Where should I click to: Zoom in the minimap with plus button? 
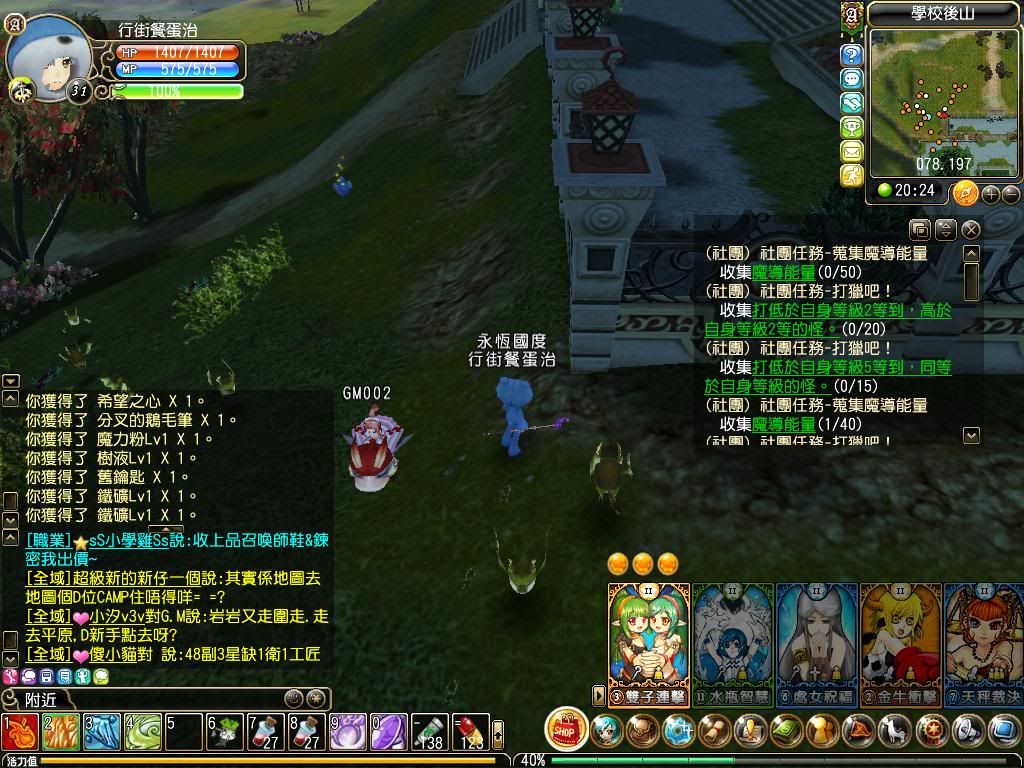[x=991, y=194]
